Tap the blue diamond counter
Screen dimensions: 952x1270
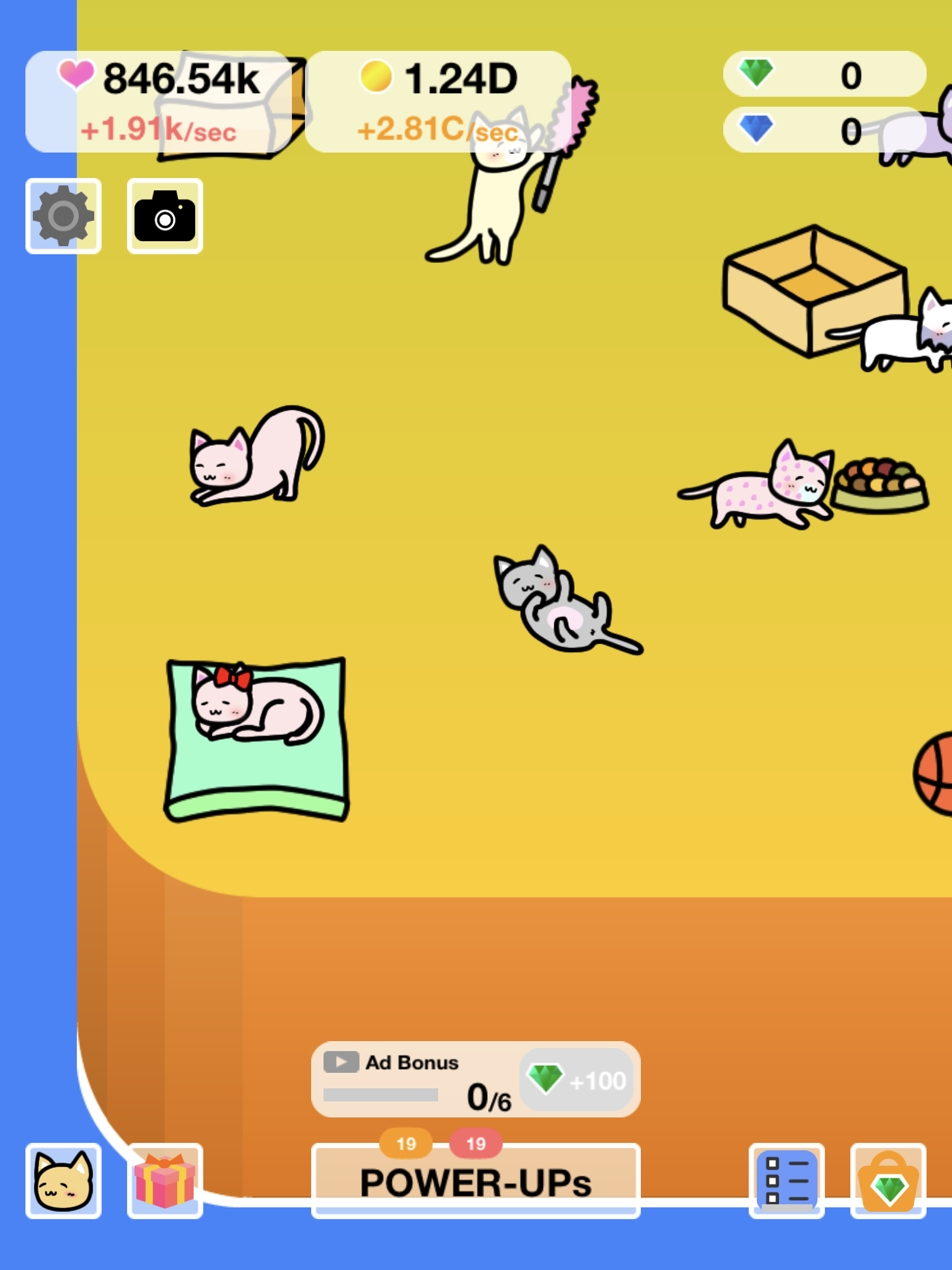pyautogui.click(x=824, y=130)
